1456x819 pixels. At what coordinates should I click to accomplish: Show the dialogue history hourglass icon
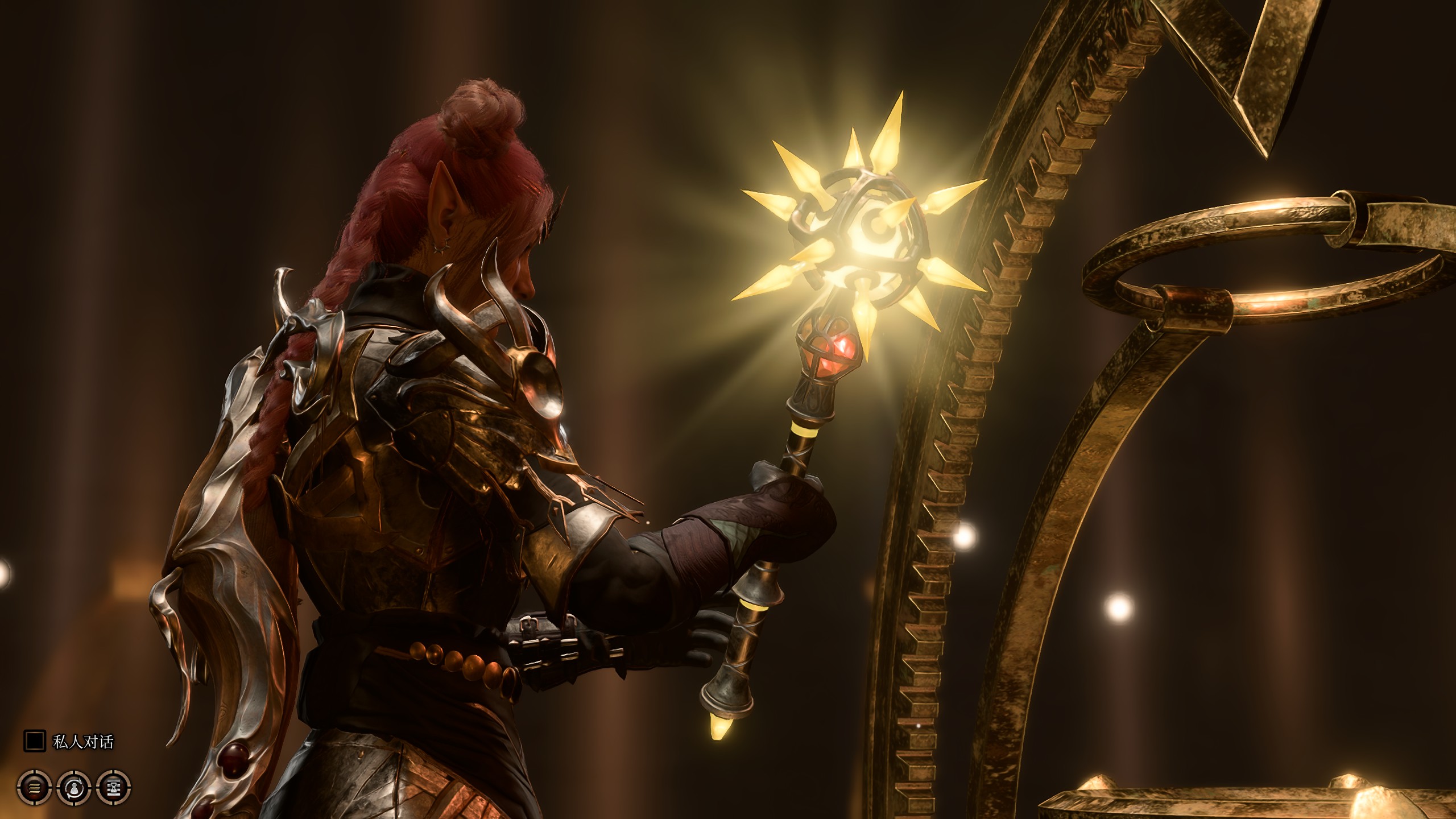tap(114, 787)
